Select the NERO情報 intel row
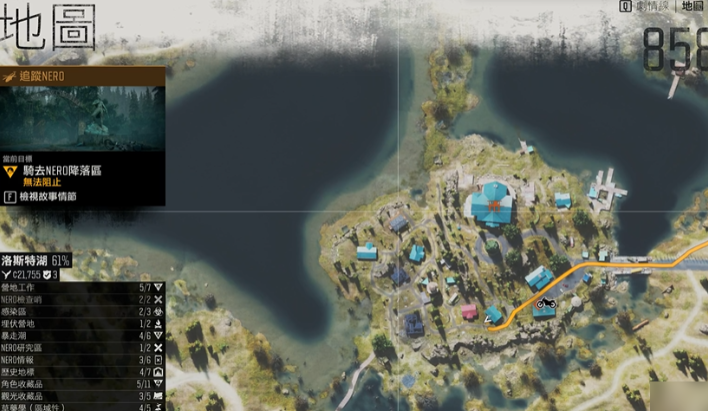This screenshot has width=708, height=411. [x=82, y=359]
